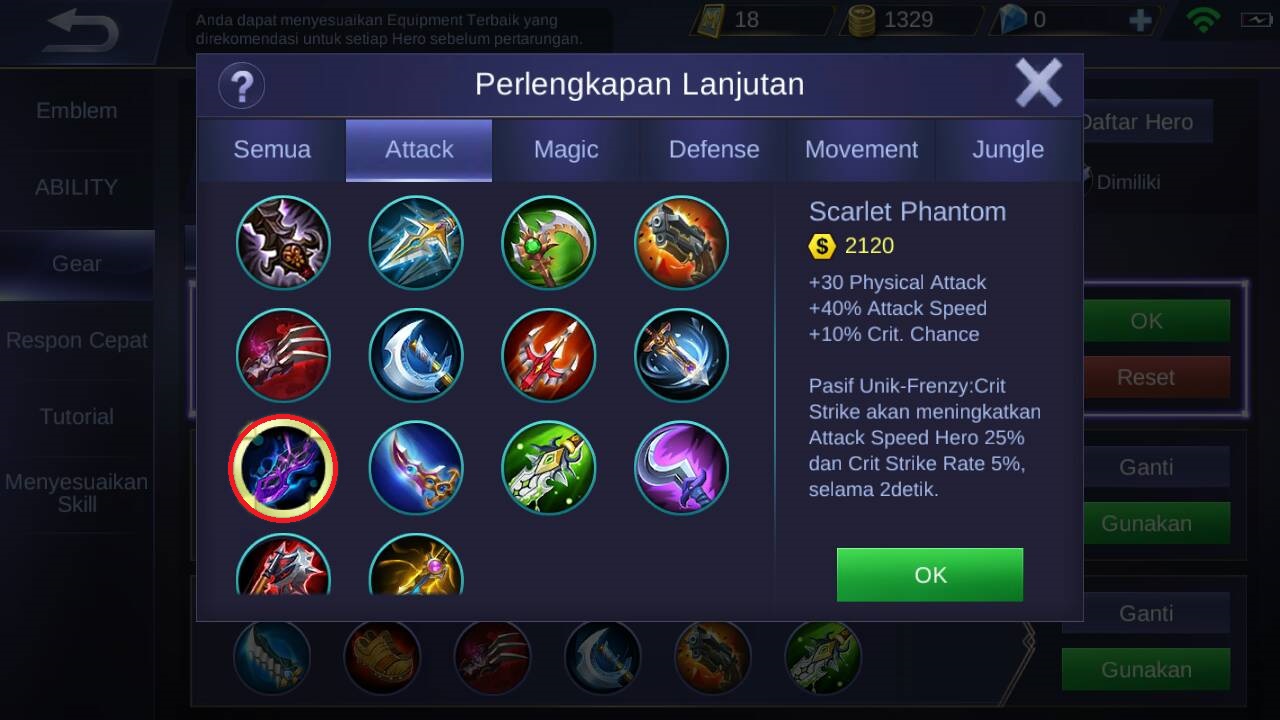Screen dimensions: 1280x720
Task: Show the Movement items tab
Action: click(861, 150)
